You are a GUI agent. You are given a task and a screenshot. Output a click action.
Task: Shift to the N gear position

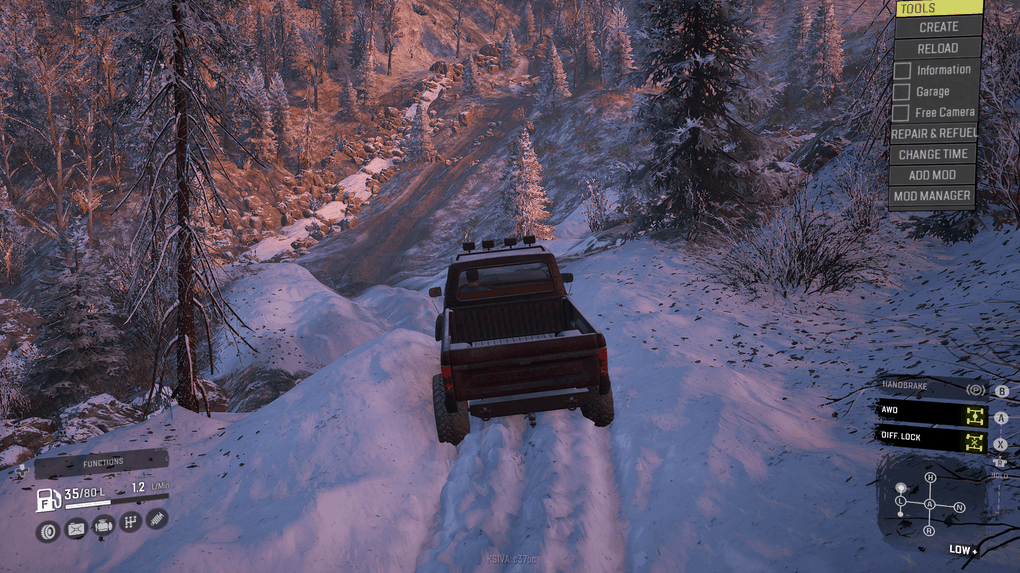(960, 508)
